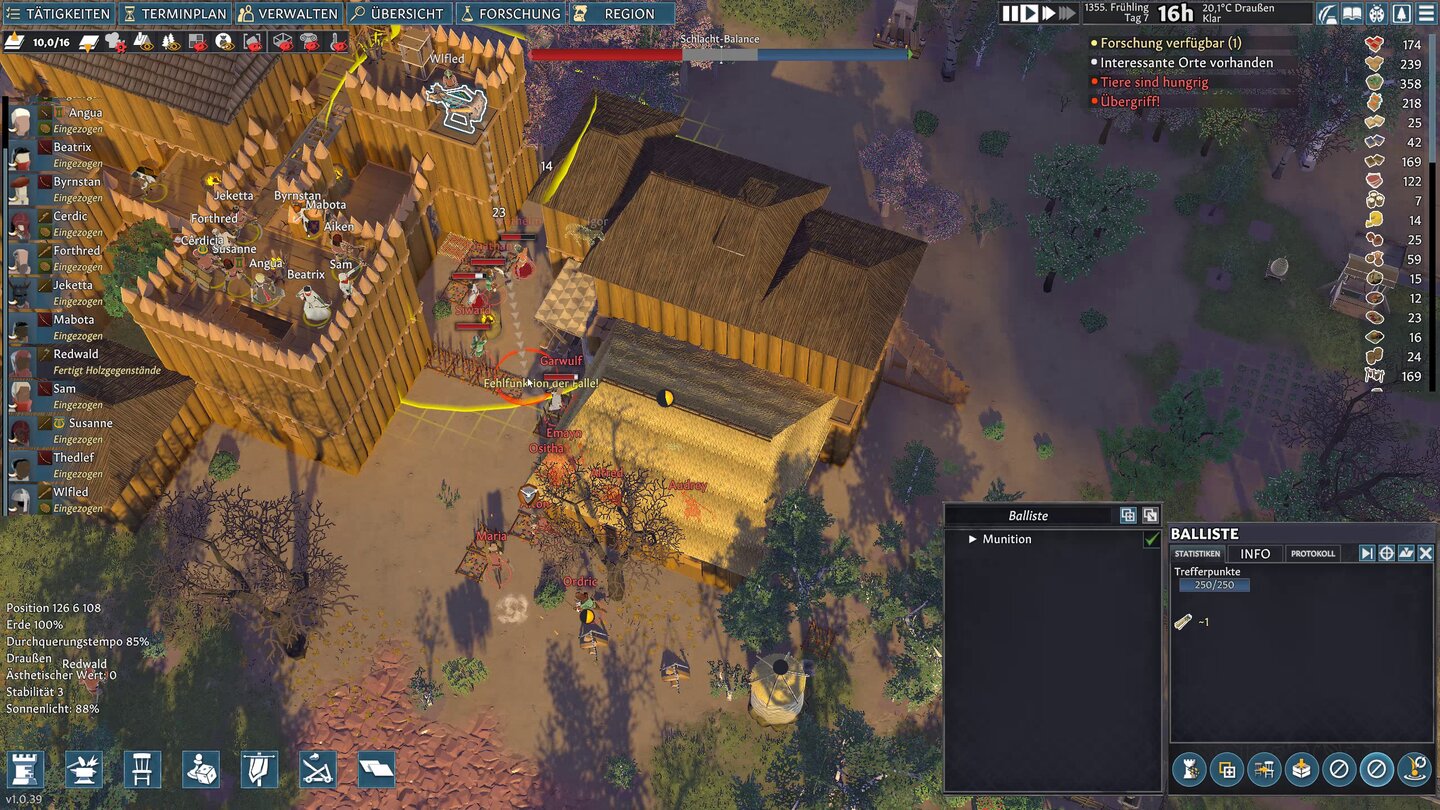The image size is (1440, 810).
Task: Expand the Munition entry arrow
Action: (x=972, y=539)
